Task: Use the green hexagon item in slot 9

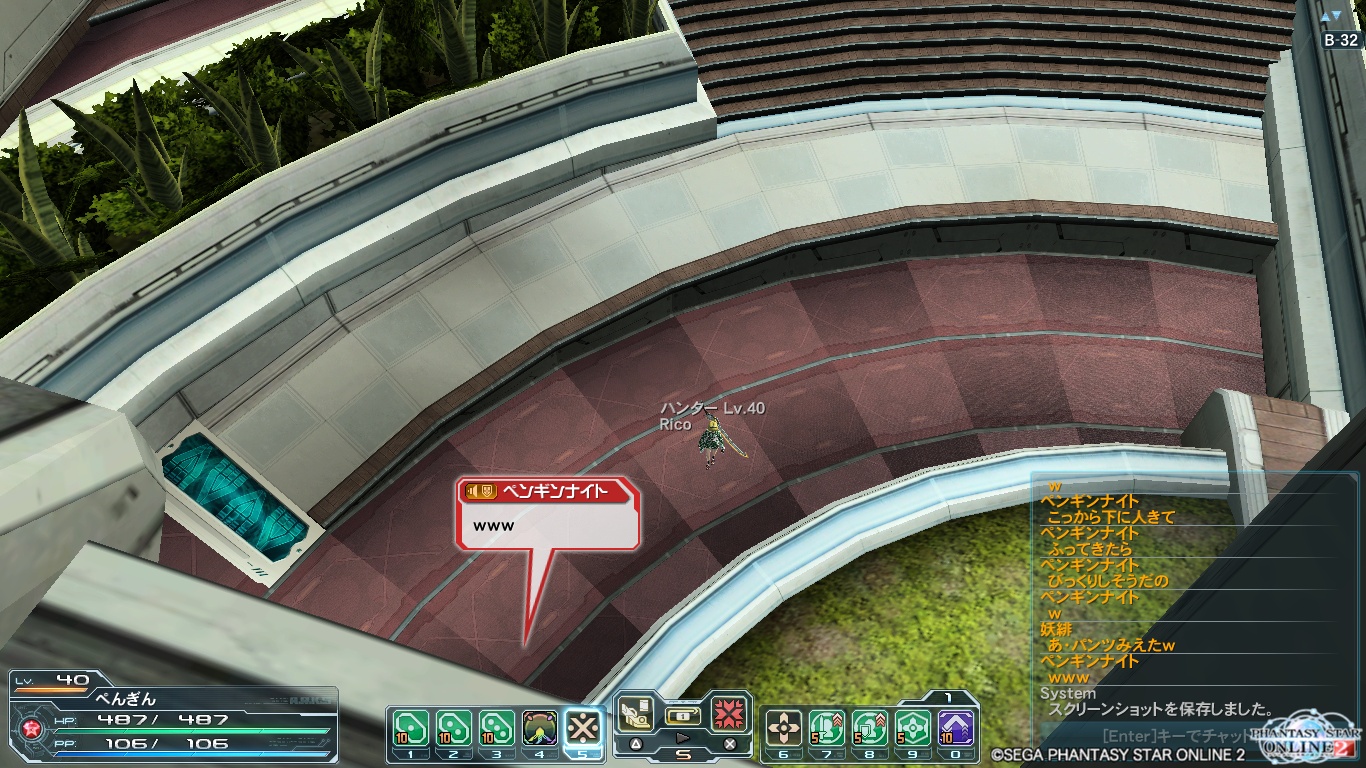Action: click(x=913, y=727)
